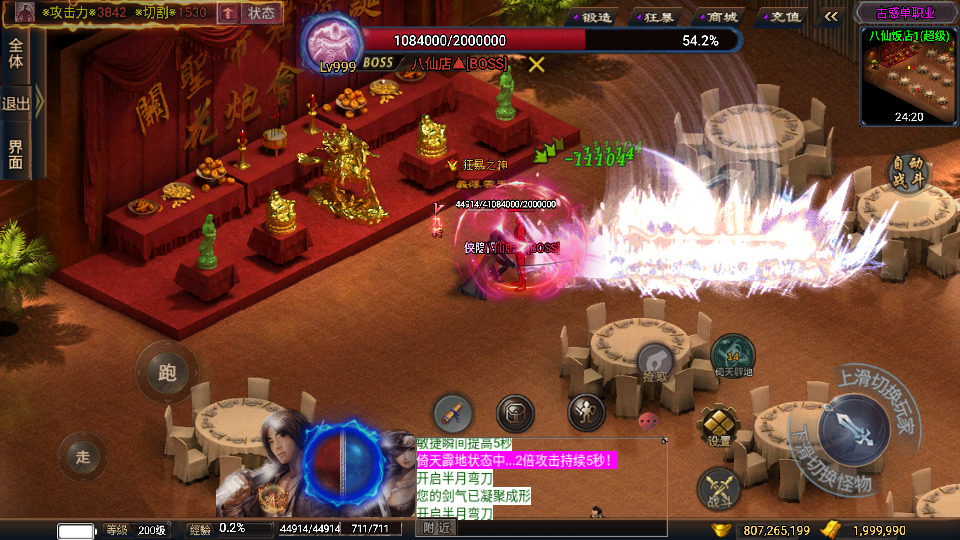Tap the 走 walk button

83,457
